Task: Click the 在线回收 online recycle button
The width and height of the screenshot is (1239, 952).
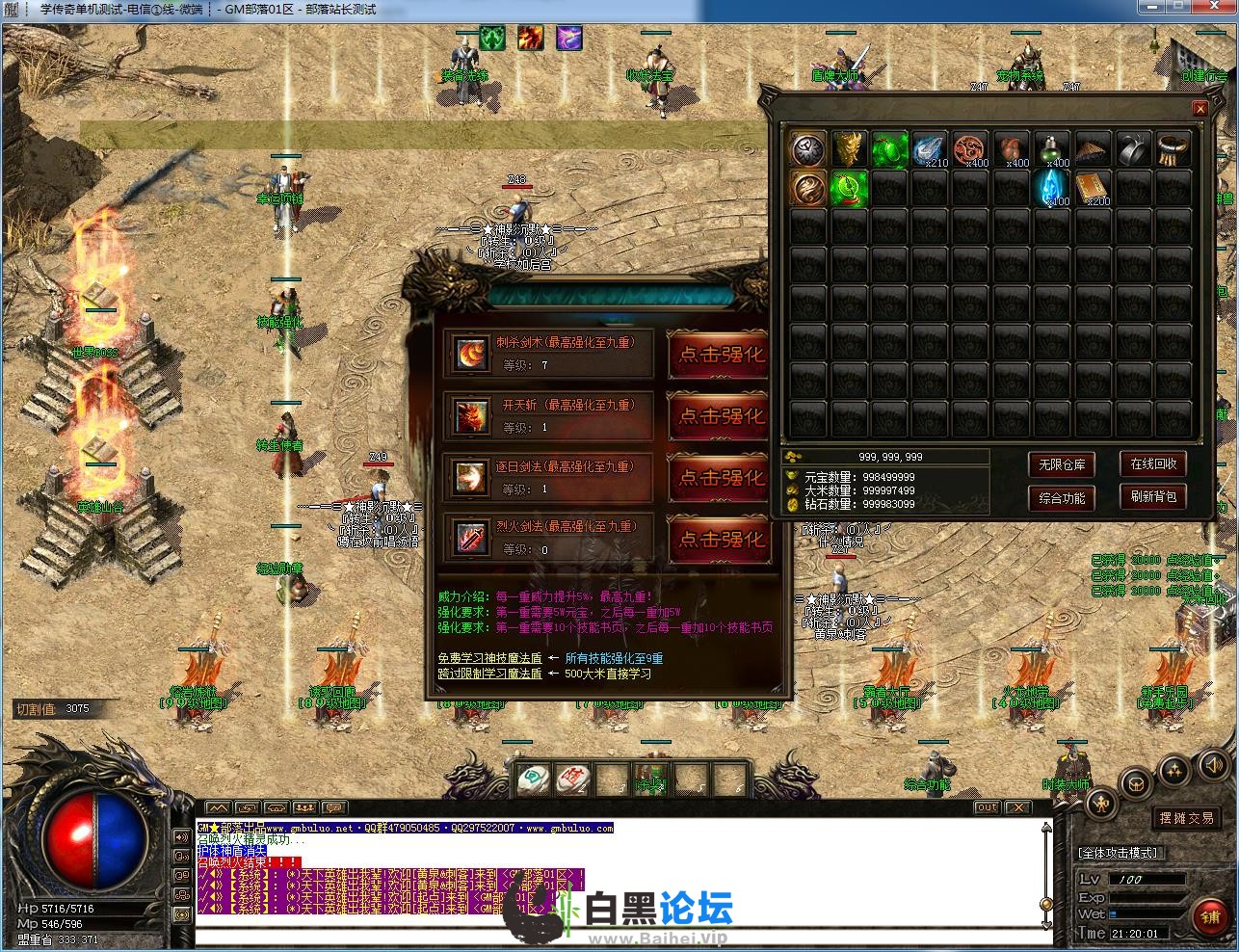Action: coord(1153,463)
